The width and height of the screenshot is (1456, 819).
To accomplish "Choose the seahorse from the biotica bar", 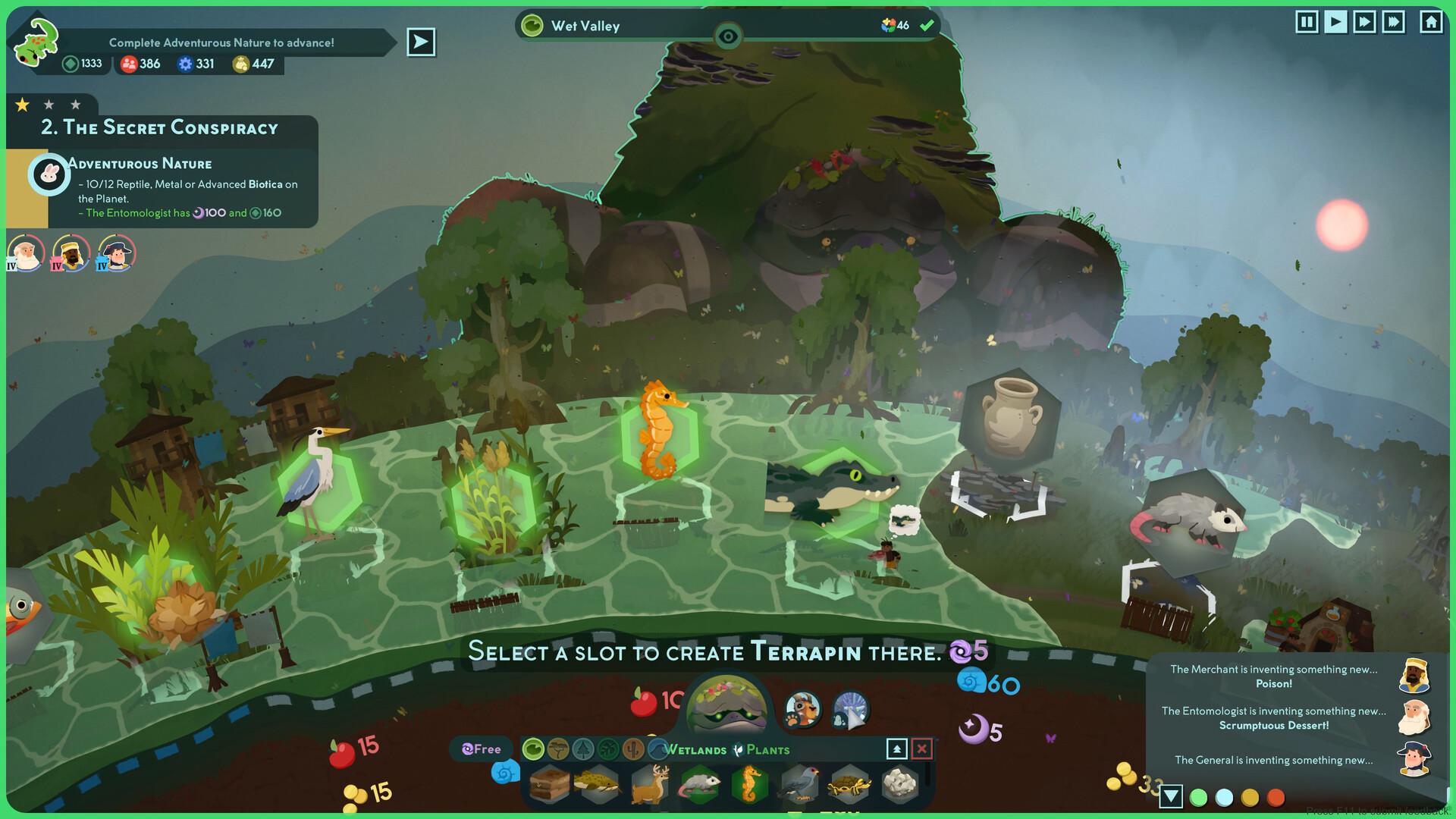I will (x=749, y=784).
